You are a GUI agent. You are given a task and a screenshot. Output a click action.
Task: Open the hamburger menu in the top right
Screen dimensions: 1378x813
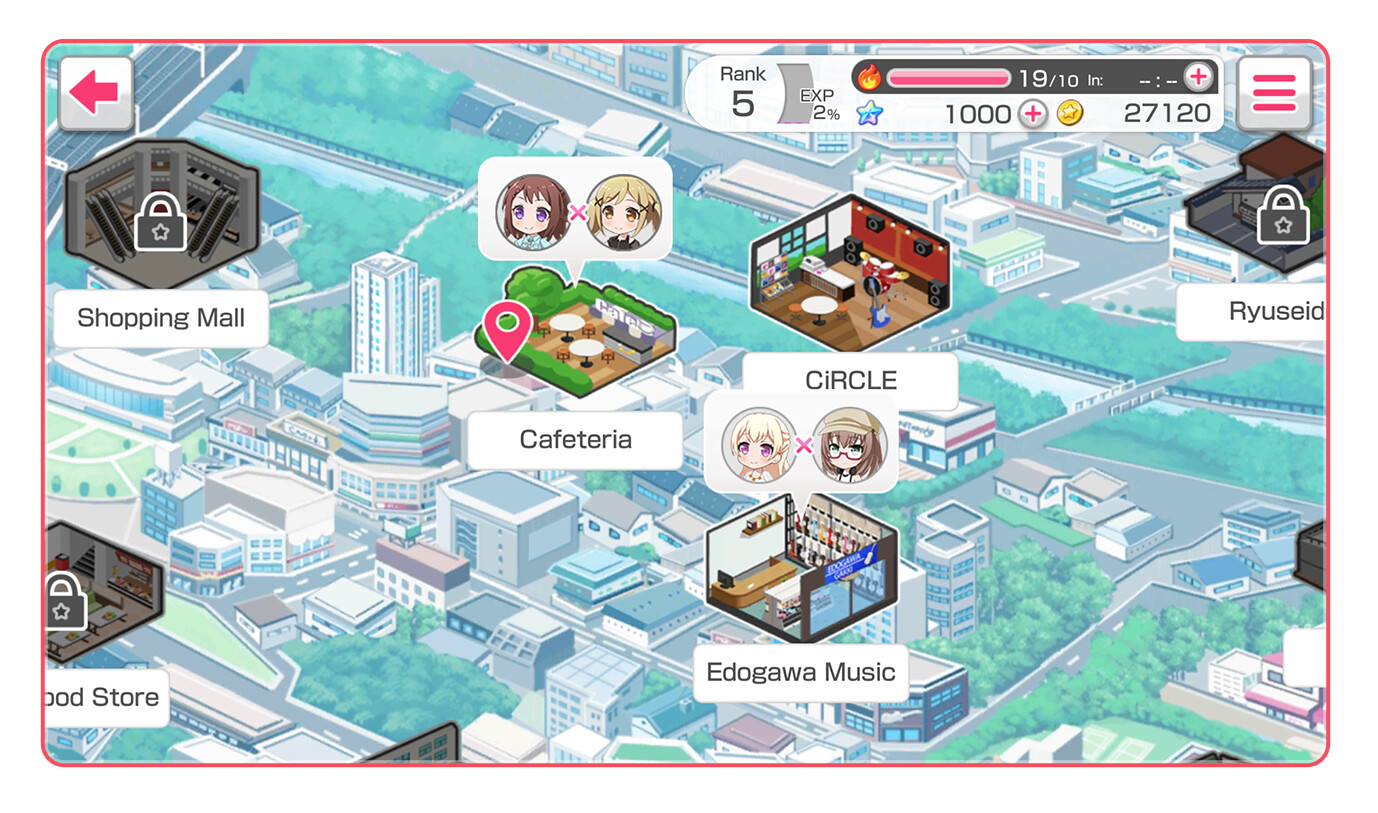pos(1273,91)
